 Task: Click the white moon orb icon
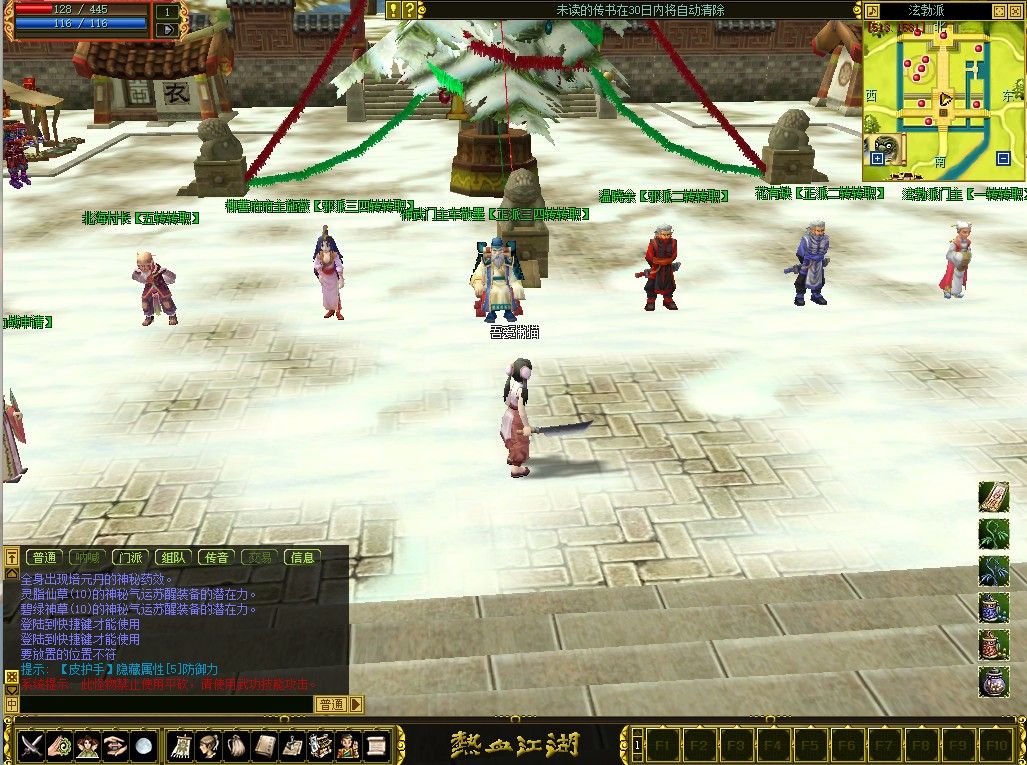click(144, 745)
